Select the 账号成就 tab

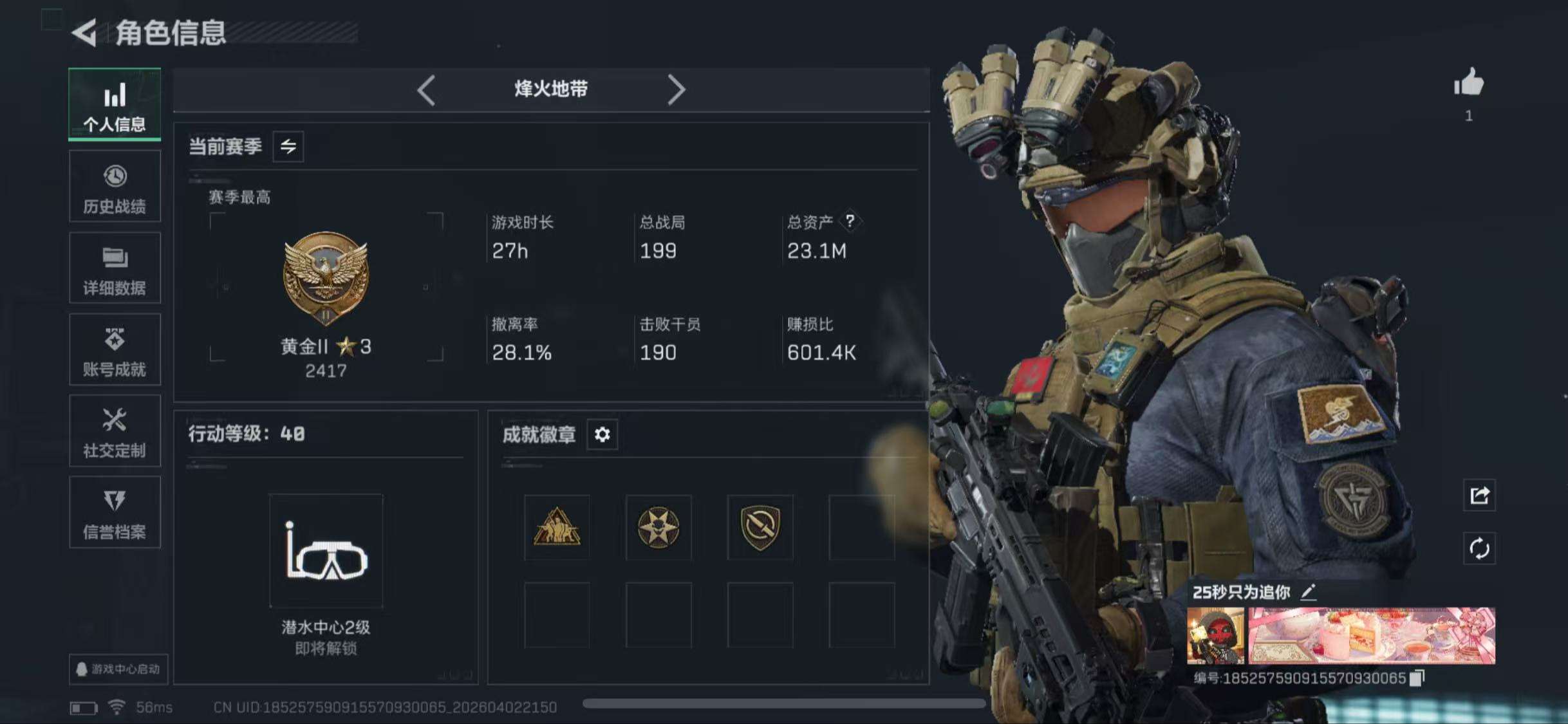click(x=115, y=350)
